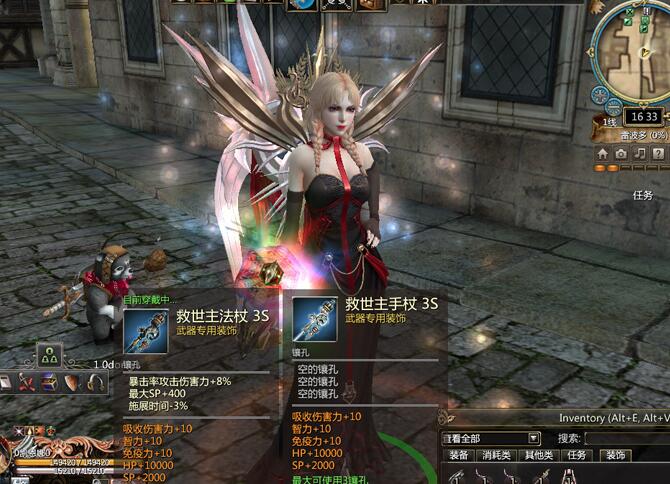
Task: Open the party group icon
Action: [x=50, y=353]
